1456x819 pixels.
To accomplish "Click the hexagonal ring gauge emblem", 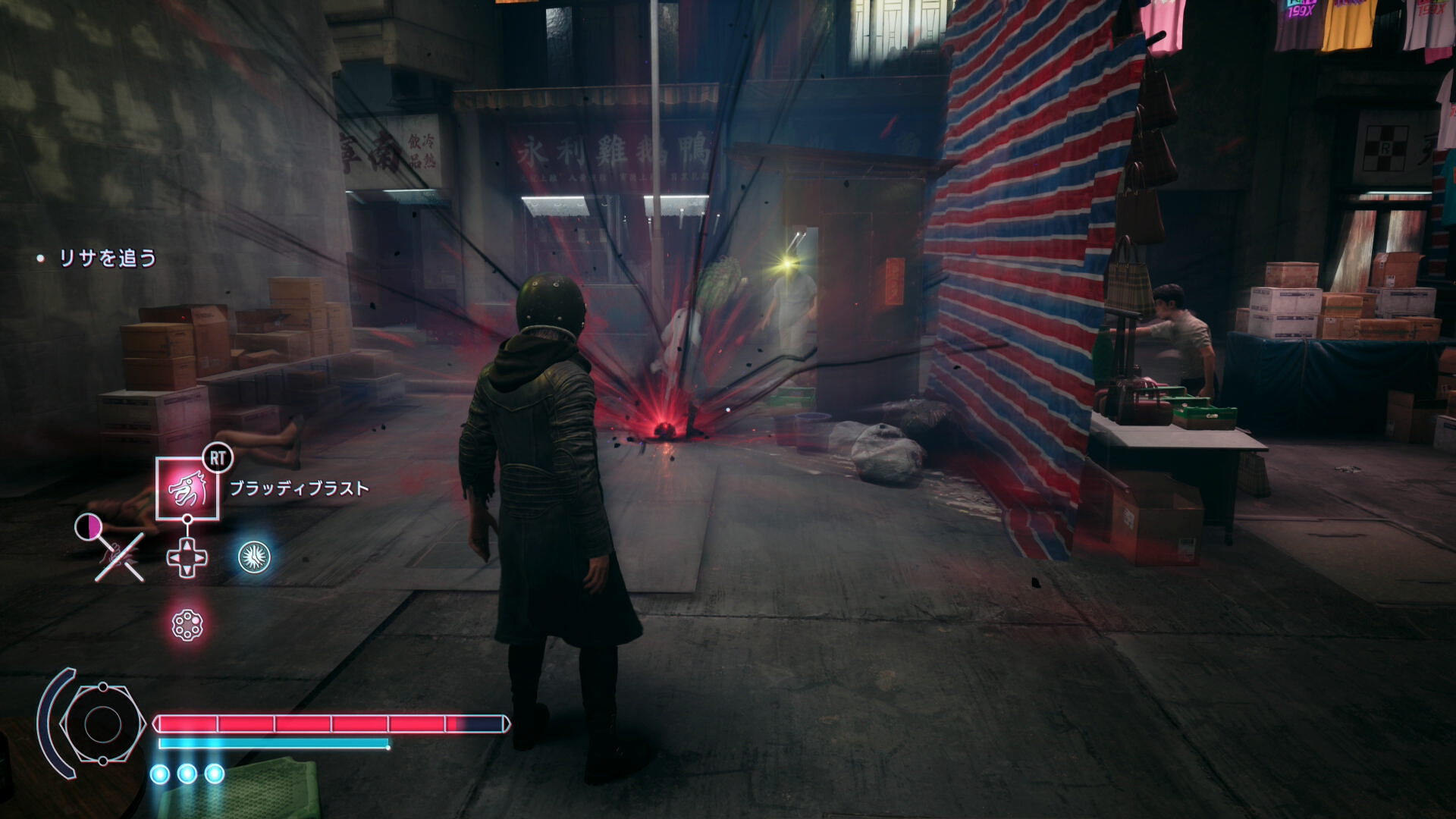I will pos(102,724).
